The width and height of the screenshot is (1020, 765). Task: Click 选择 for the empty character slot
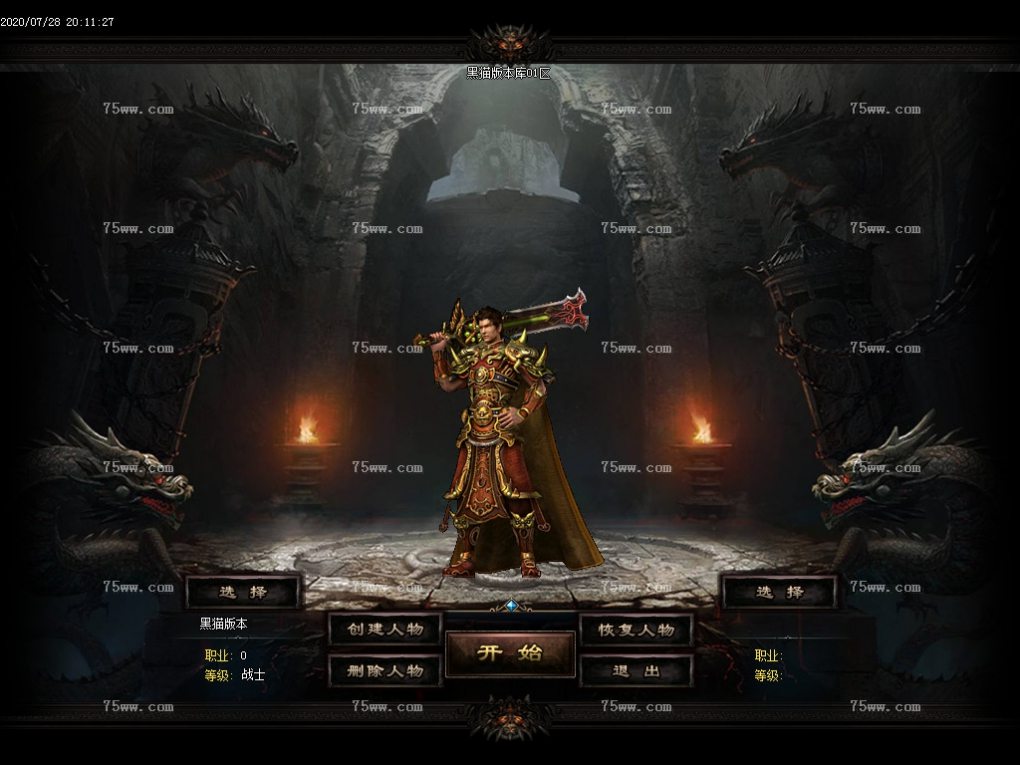(x=779, y=591)
